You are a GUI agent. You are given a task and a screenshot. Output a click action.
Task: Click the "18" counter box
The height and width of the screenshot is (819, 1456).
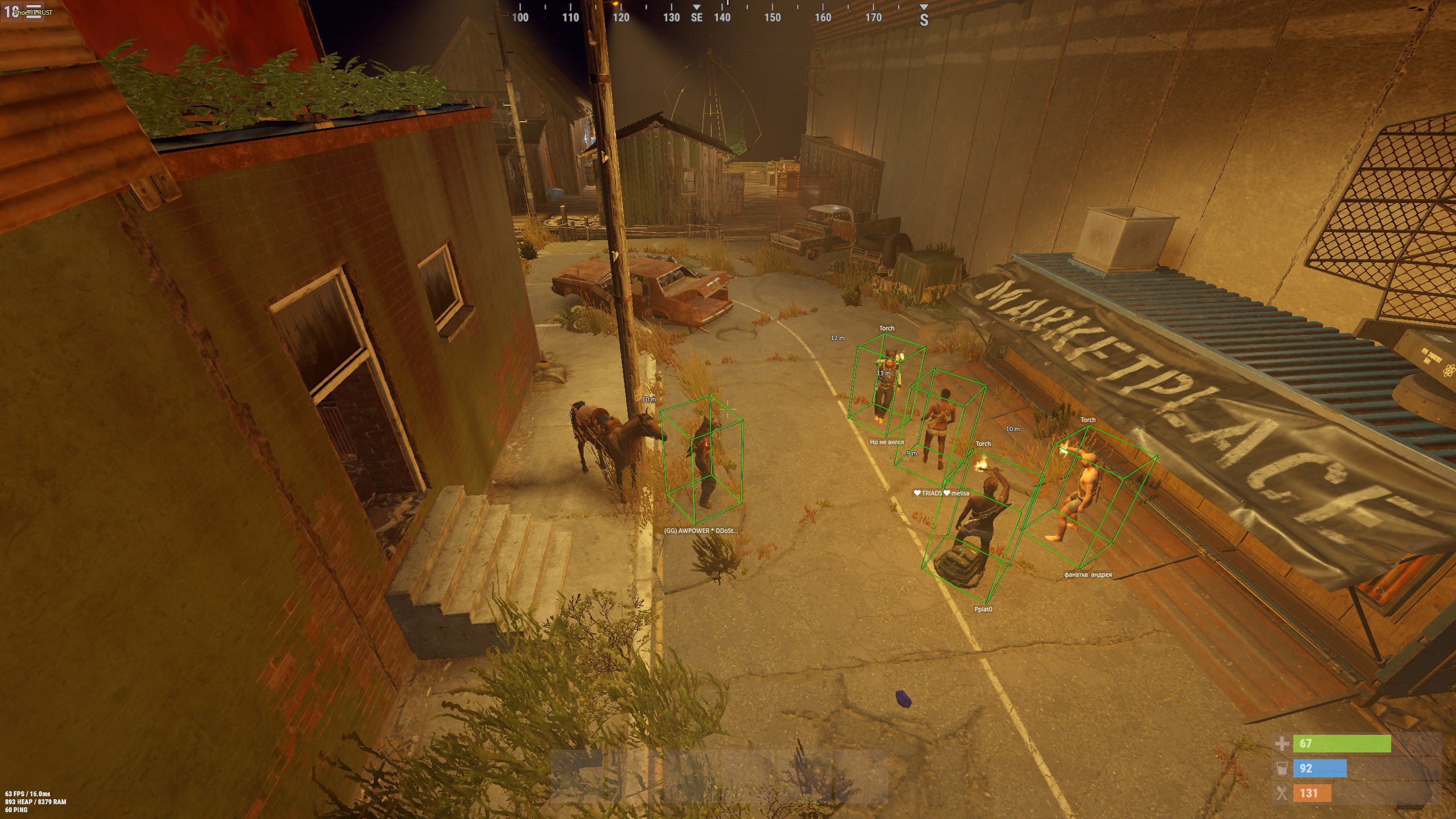coord(11,11)
